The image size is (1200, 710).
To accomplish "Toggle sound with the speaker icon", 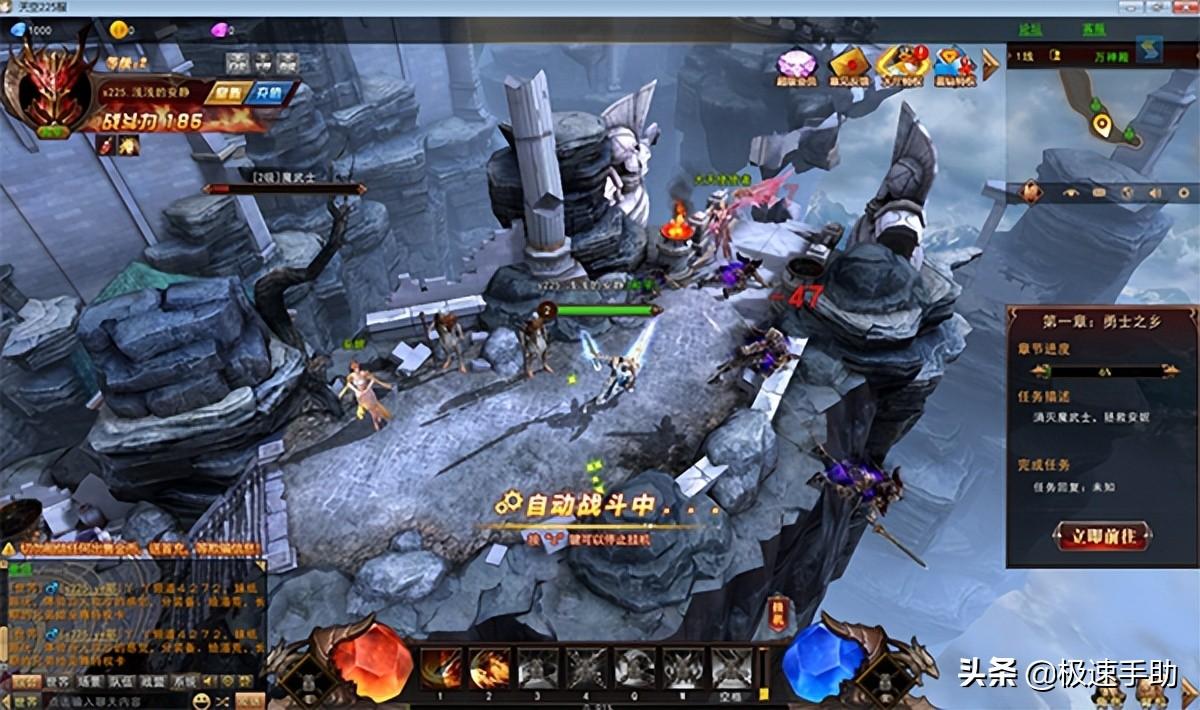I will coord(1154,192).
